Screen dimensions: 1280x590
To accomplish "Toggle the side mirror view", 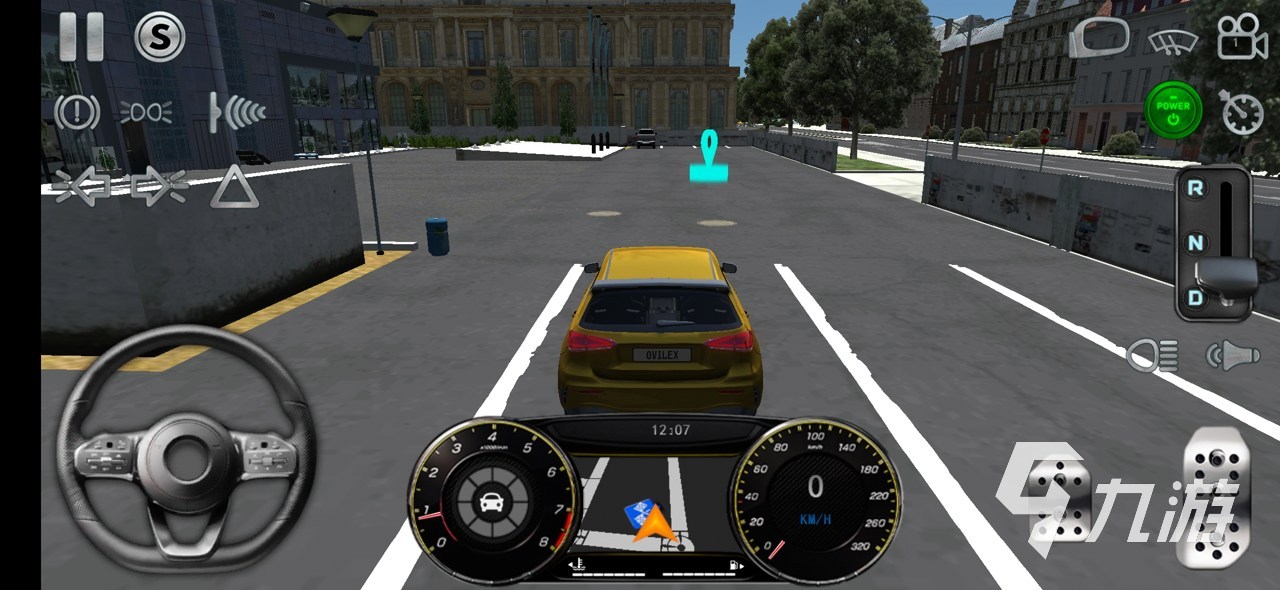I will pyautogui.click(x=1098, y=39).
